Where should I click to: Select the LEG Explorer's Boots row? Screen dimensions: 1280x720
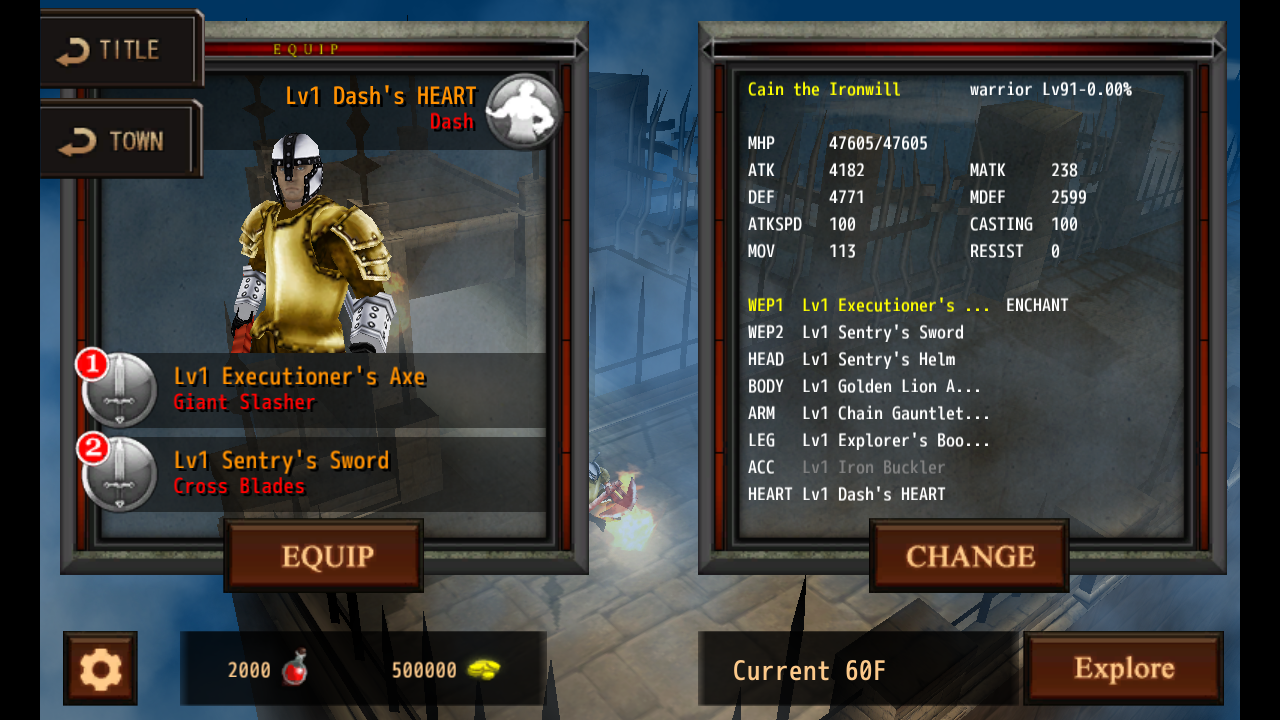pyautogui.click(x=869, y=440)
